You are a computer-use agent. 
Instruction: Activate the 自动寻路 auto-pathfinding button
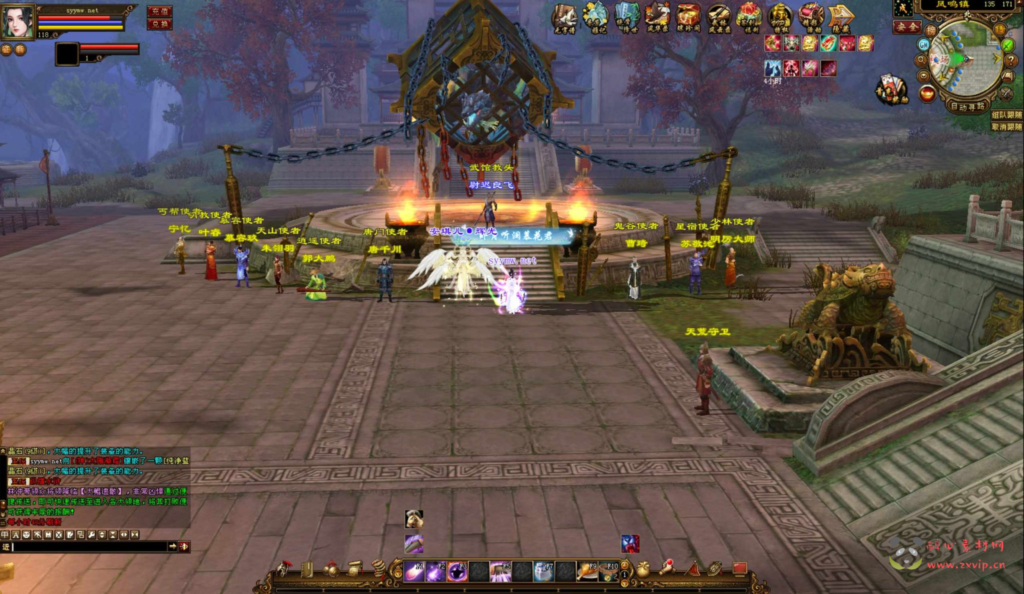tap(967, 104)
